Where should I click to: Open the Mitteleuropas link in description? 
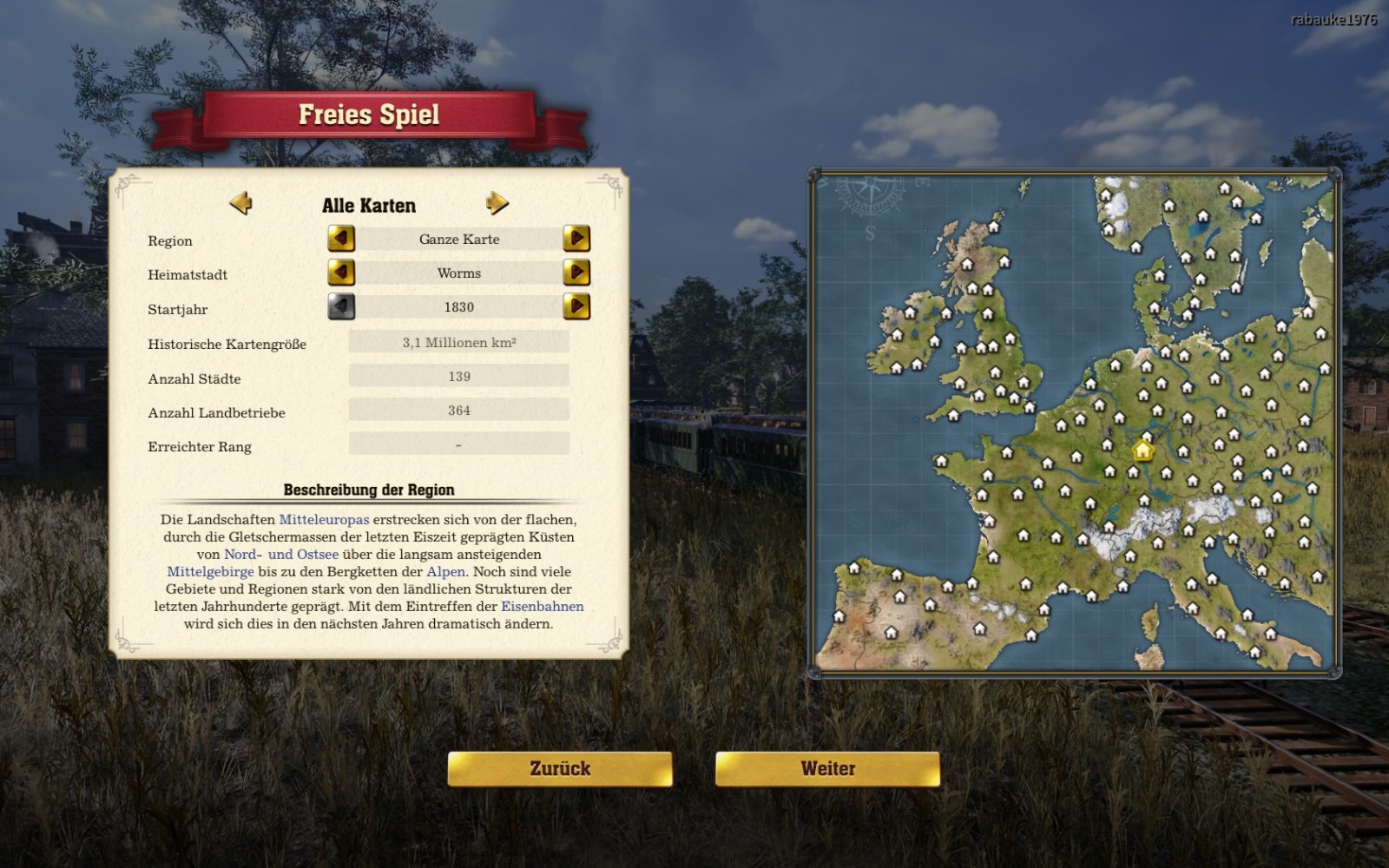point(324,520)
